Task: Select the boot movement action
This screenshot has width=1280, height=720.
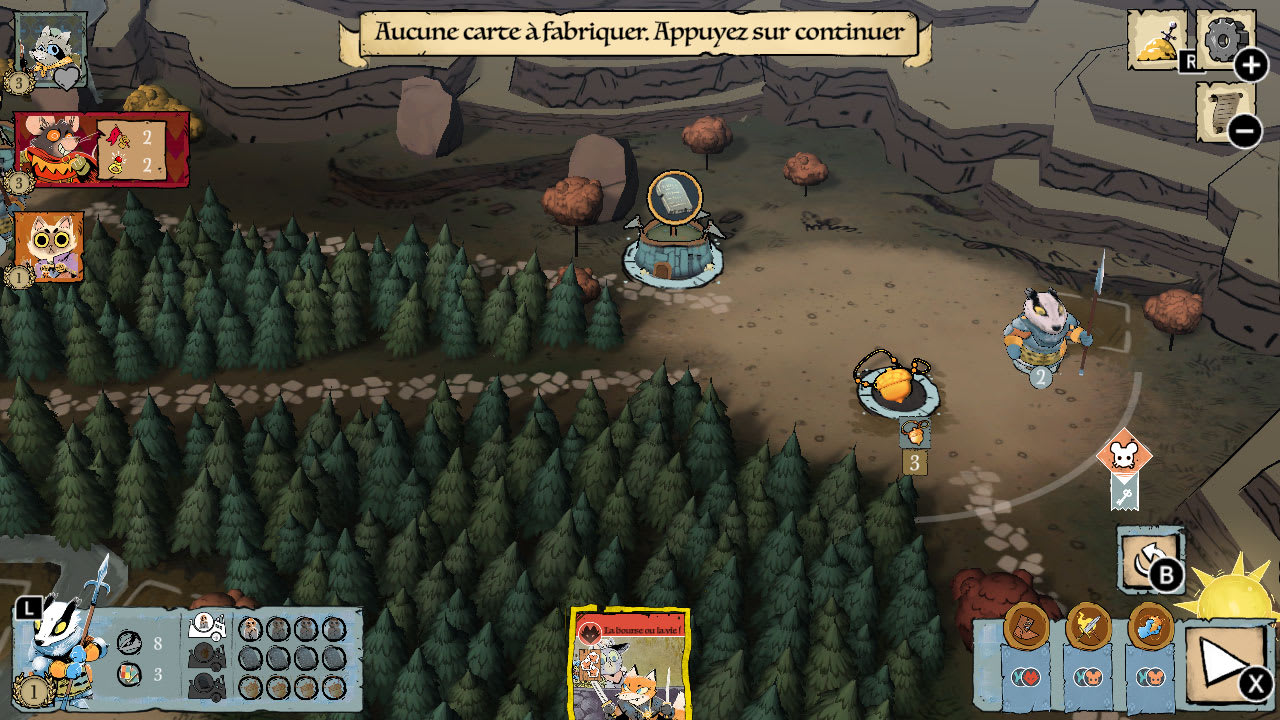Action: click(x=1024, y=626)
